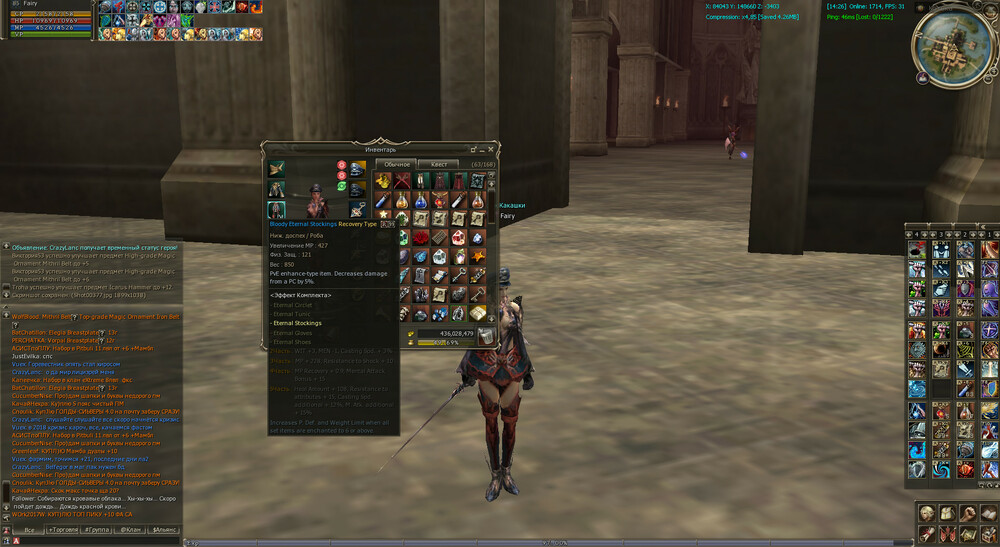
Task: Open the +Торговля chat tab
Action: (64, 529)
